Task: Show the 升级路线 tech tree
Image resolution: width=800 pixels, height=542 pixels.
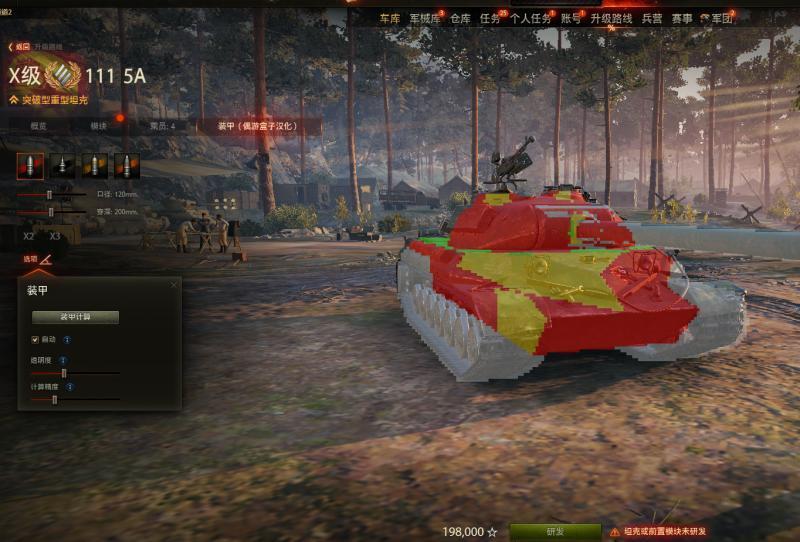Action: click(x=610, y=19)
